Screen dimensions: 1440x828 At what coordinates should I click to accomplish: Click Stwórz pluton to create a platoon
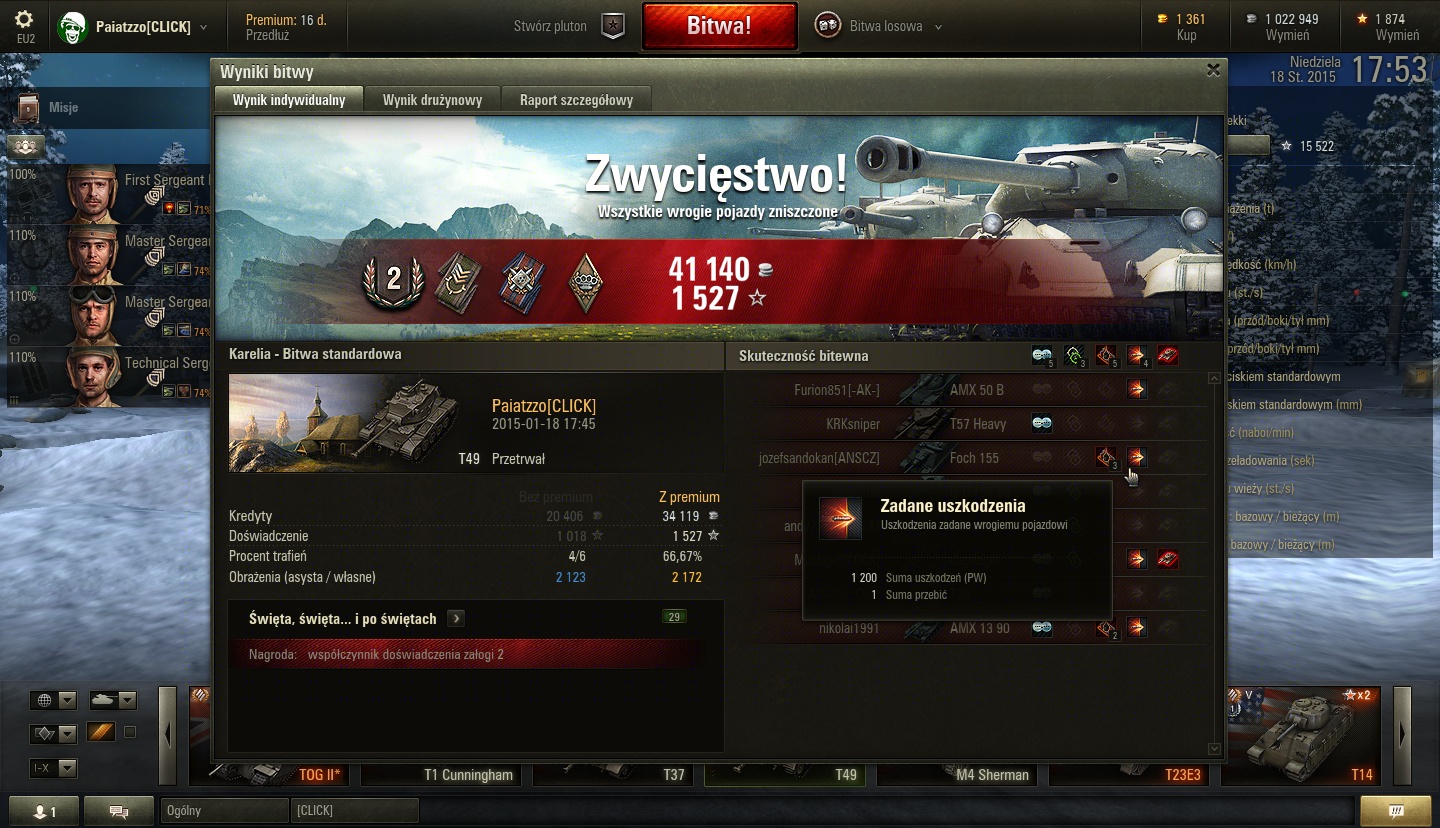568,26
